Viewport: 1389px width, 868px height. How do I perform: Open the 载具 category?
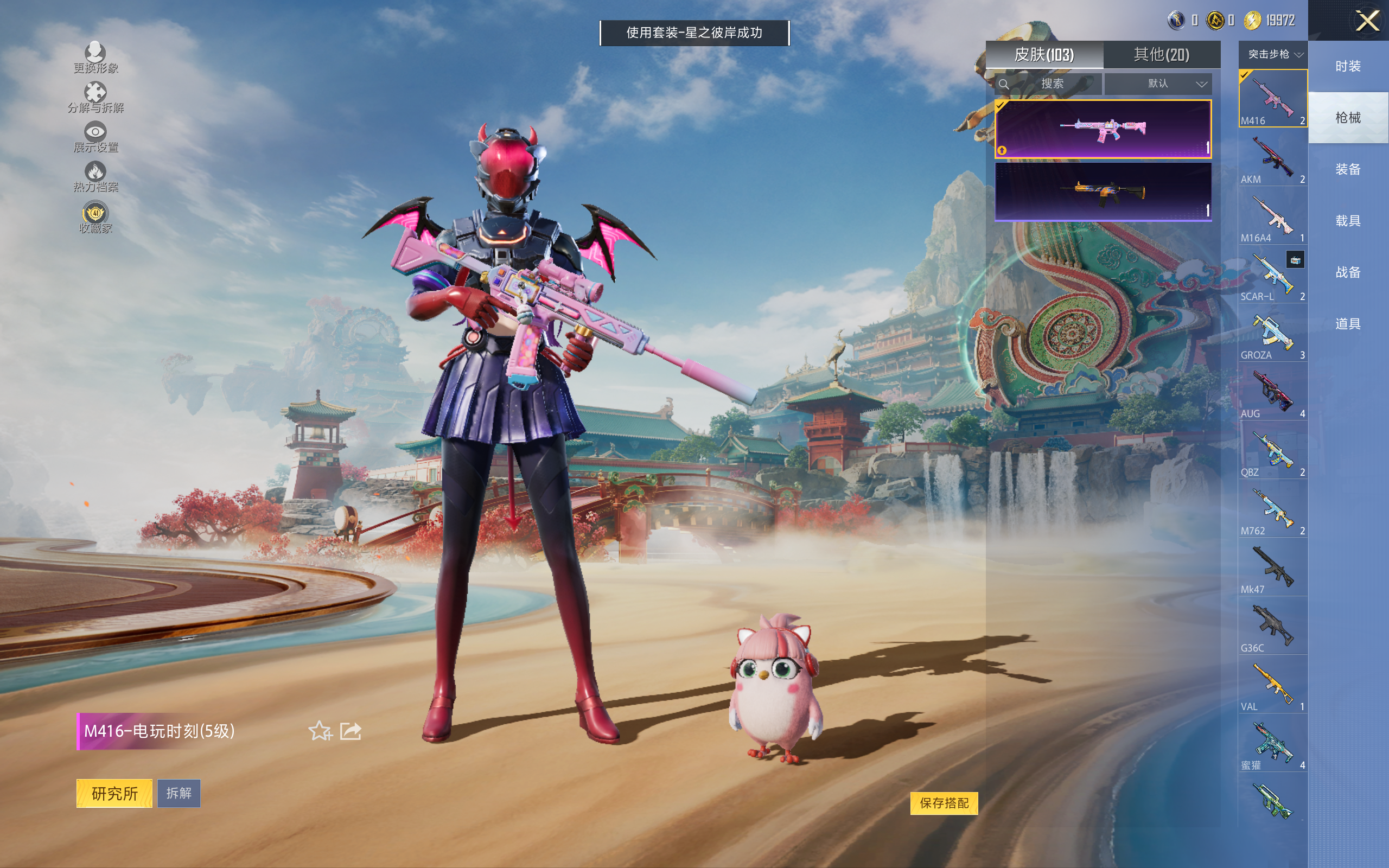click(1348, 221)
